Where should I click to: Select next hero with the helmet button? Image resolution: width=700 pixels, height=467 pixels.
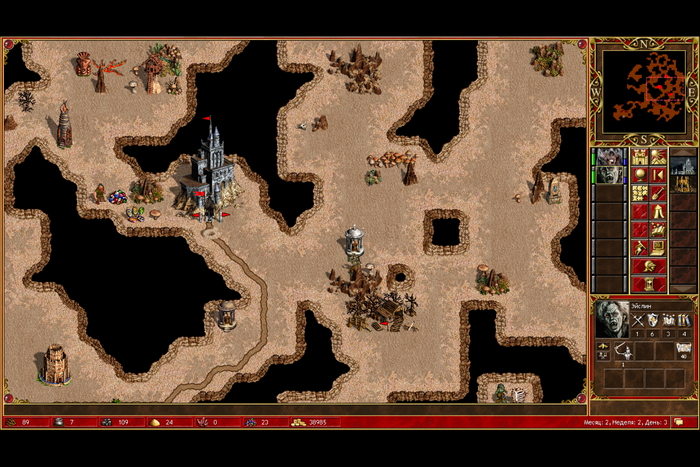[649, 265]
